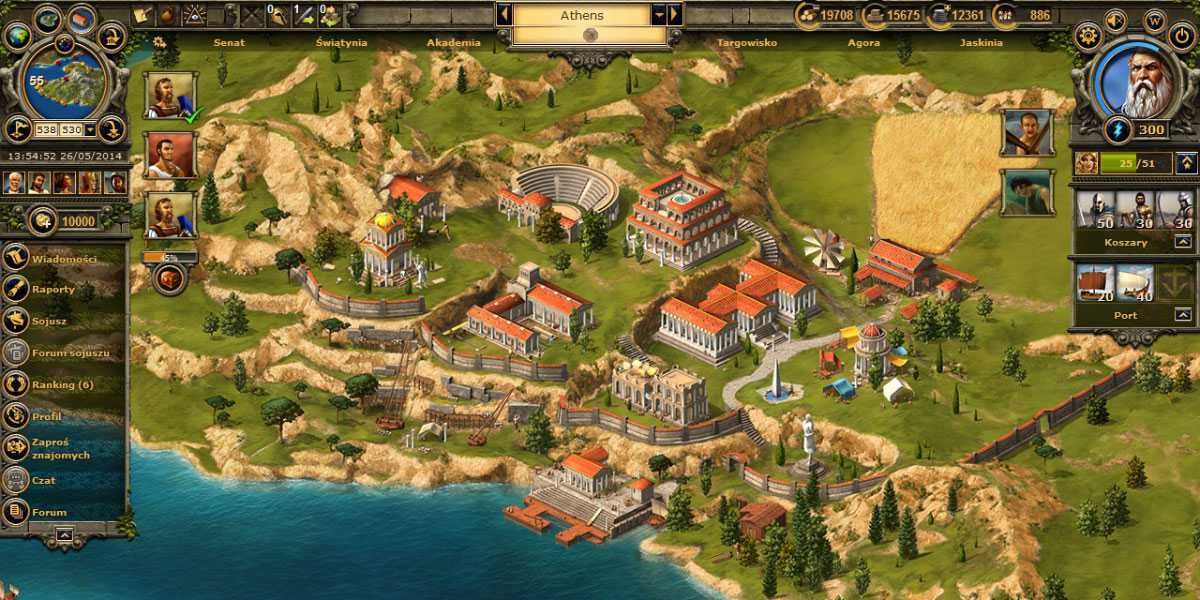Open the Athens city name dropdown
This screenshot has height=600, width=1200.
pyautogui.click(x=658, y=15)
